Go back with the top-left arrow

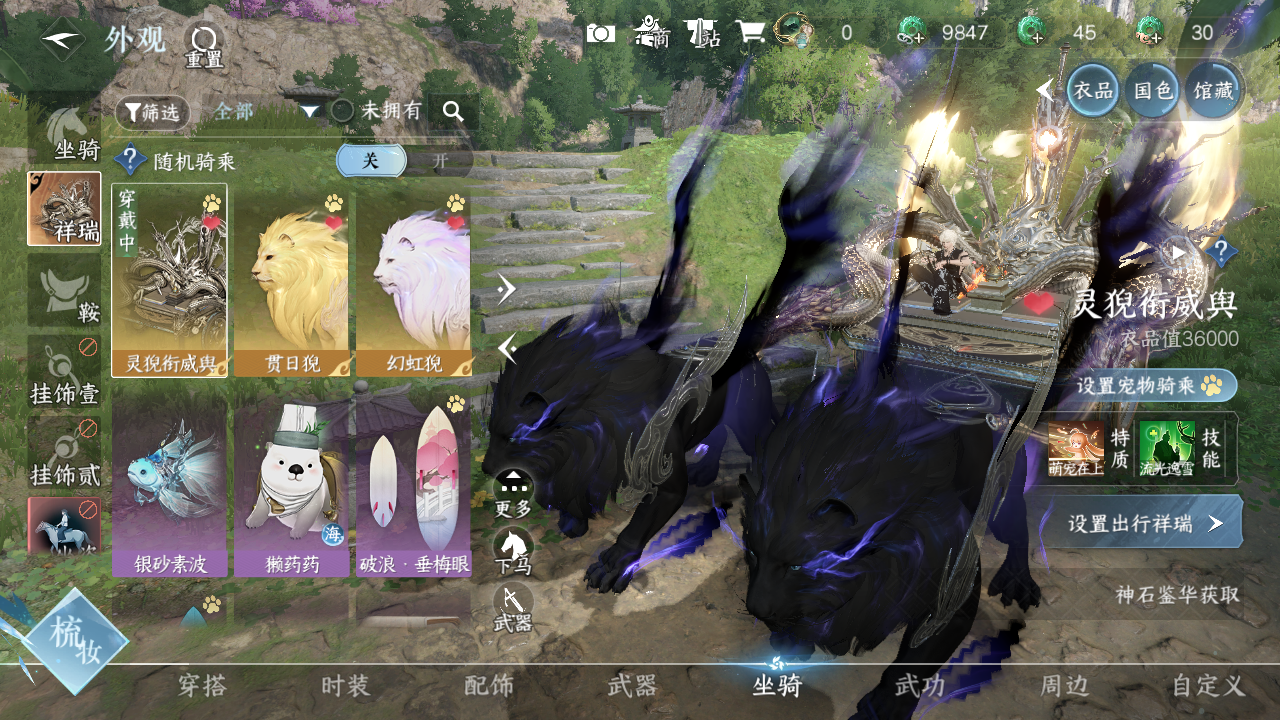tap(62, 40)
